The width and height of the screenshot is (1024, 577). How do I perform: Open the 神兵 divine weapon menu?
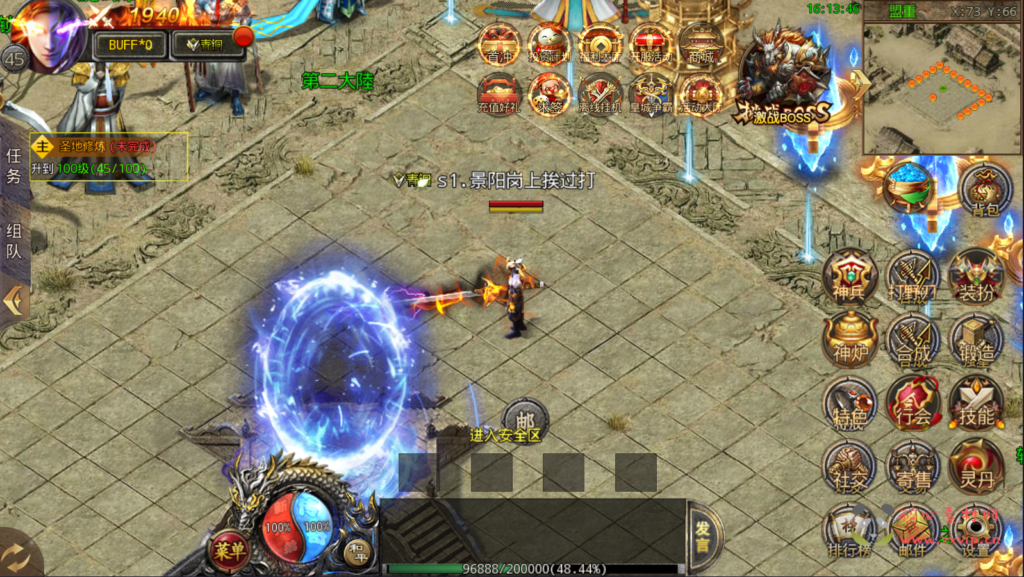click(x=850, y=277)
